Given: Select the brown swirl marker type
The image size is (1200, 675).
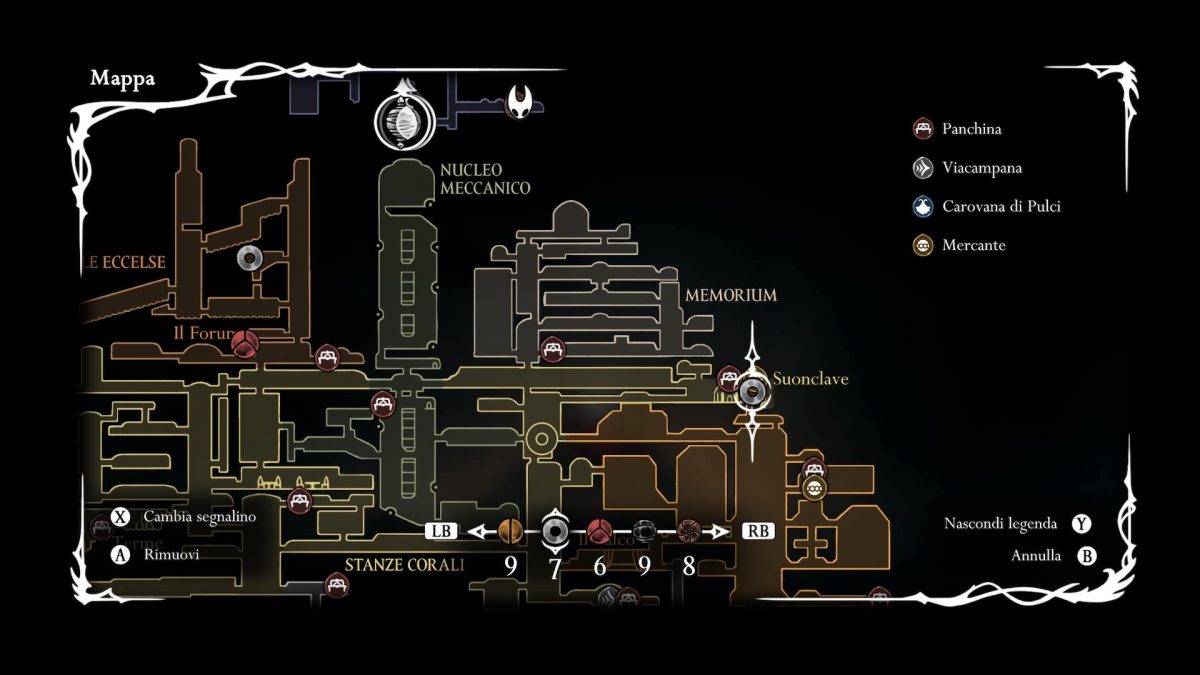Looking at the screenshot, I should pos(688,531).
